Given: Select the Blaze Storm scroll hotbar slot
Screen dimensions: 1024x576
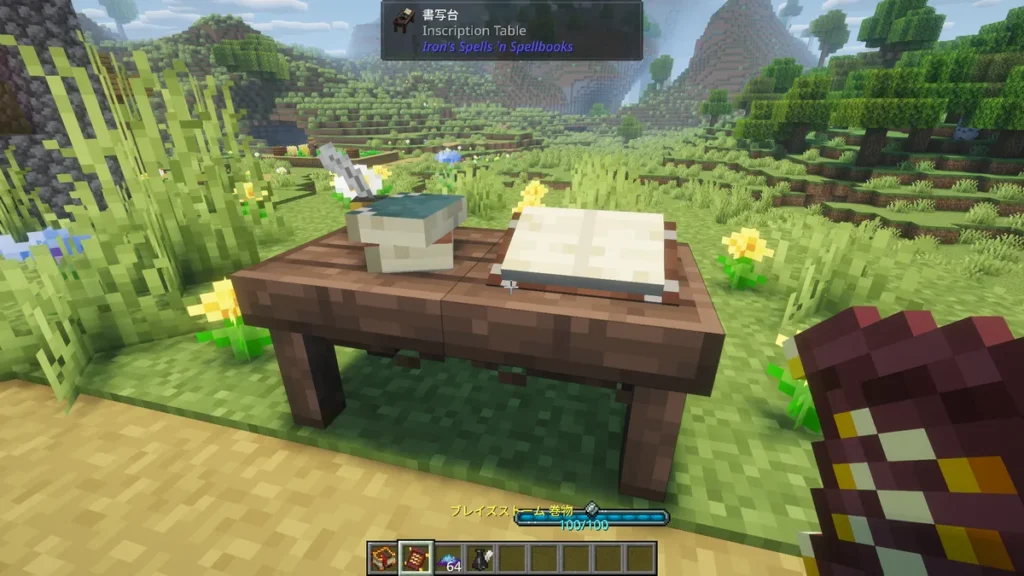Looking at the screenshot, I should click(415, 557).
